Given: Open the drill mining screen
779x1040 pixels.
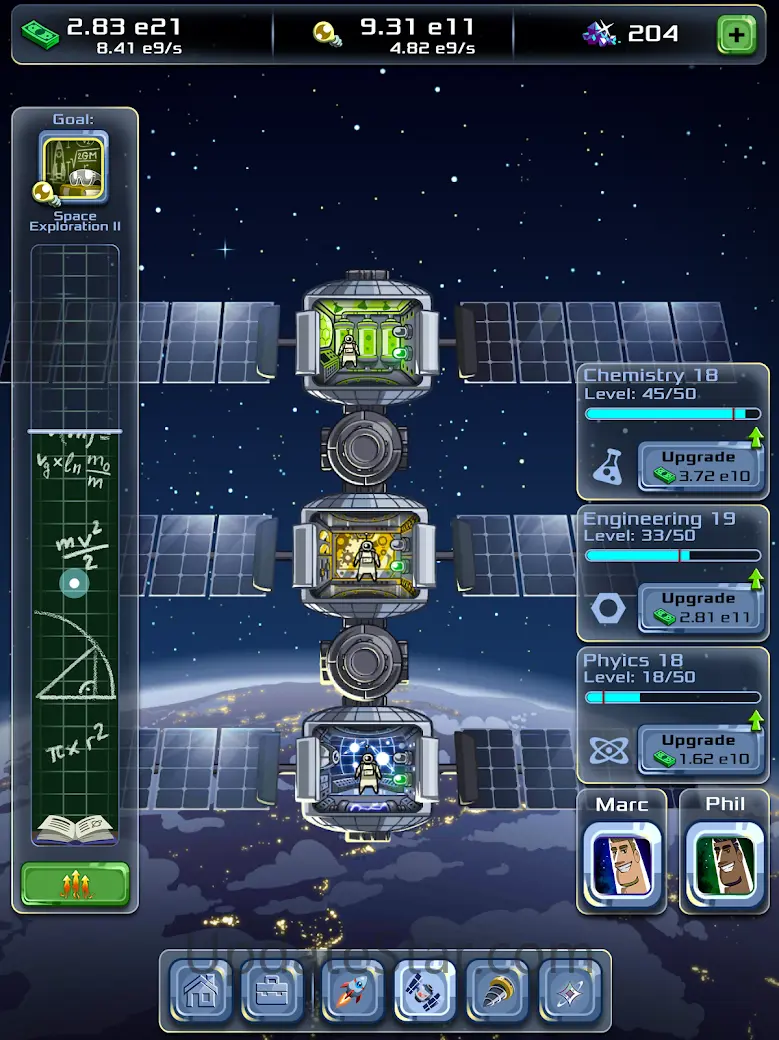Looking at the screenshot, I should 498,991.
